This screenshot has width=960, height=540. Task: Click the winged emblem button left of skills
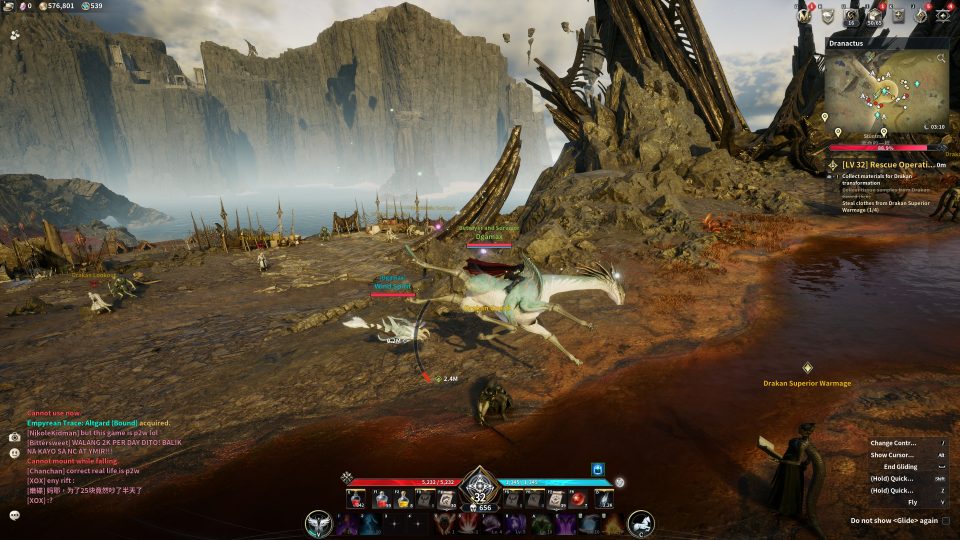point(320,523)
